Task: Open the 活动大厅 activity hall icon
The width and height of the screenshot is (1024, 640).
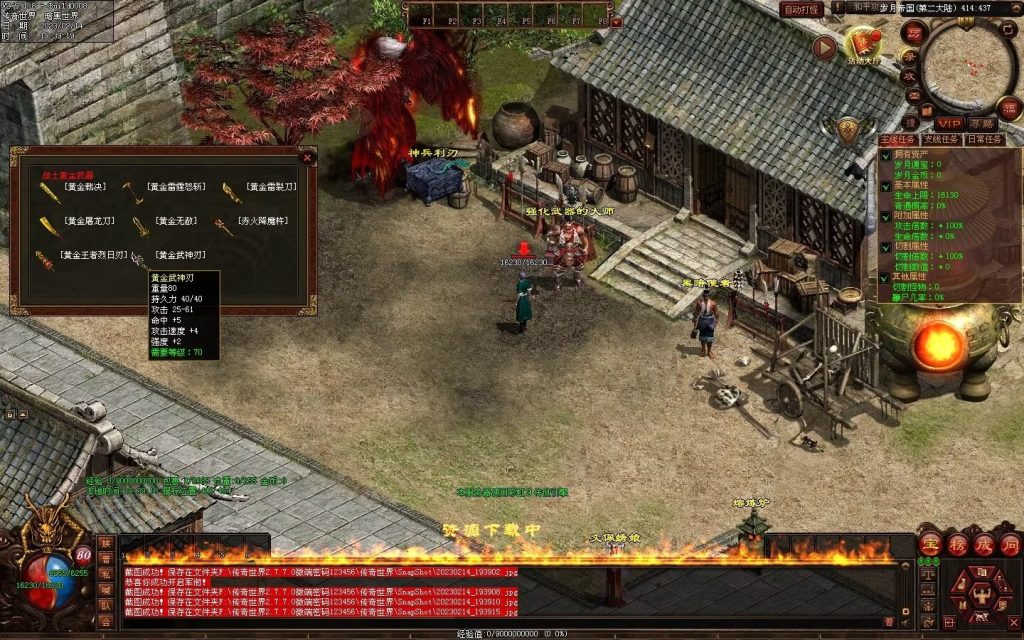Action: click(x=863, y=45)
